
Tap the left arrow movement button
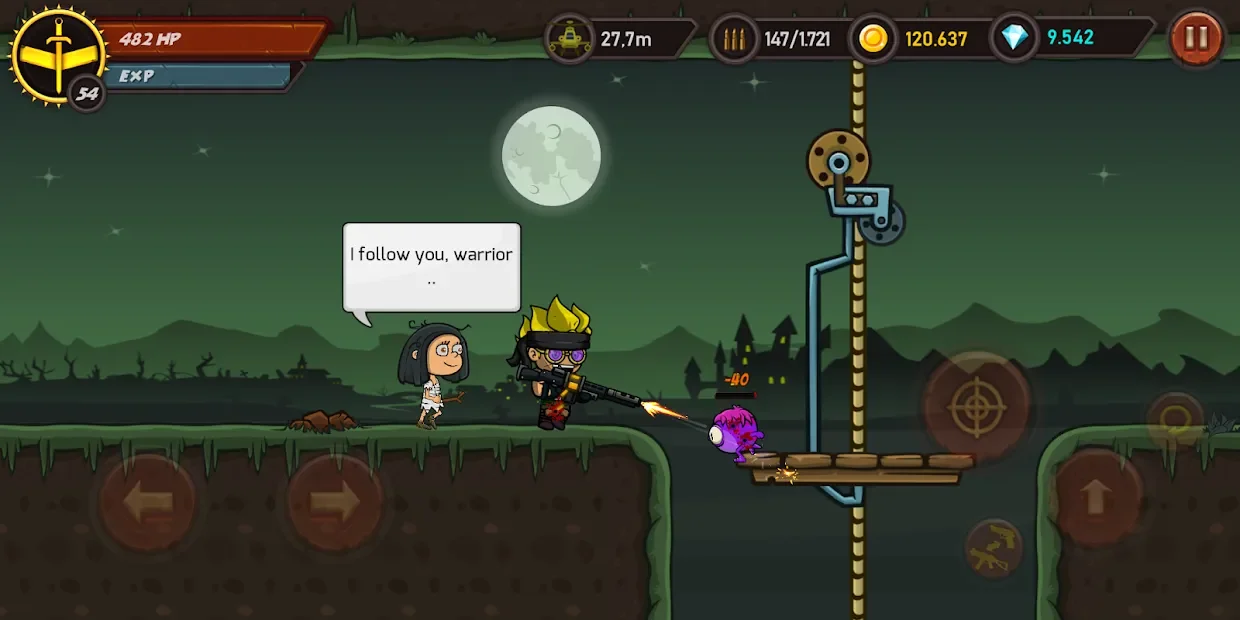[147, 501]
